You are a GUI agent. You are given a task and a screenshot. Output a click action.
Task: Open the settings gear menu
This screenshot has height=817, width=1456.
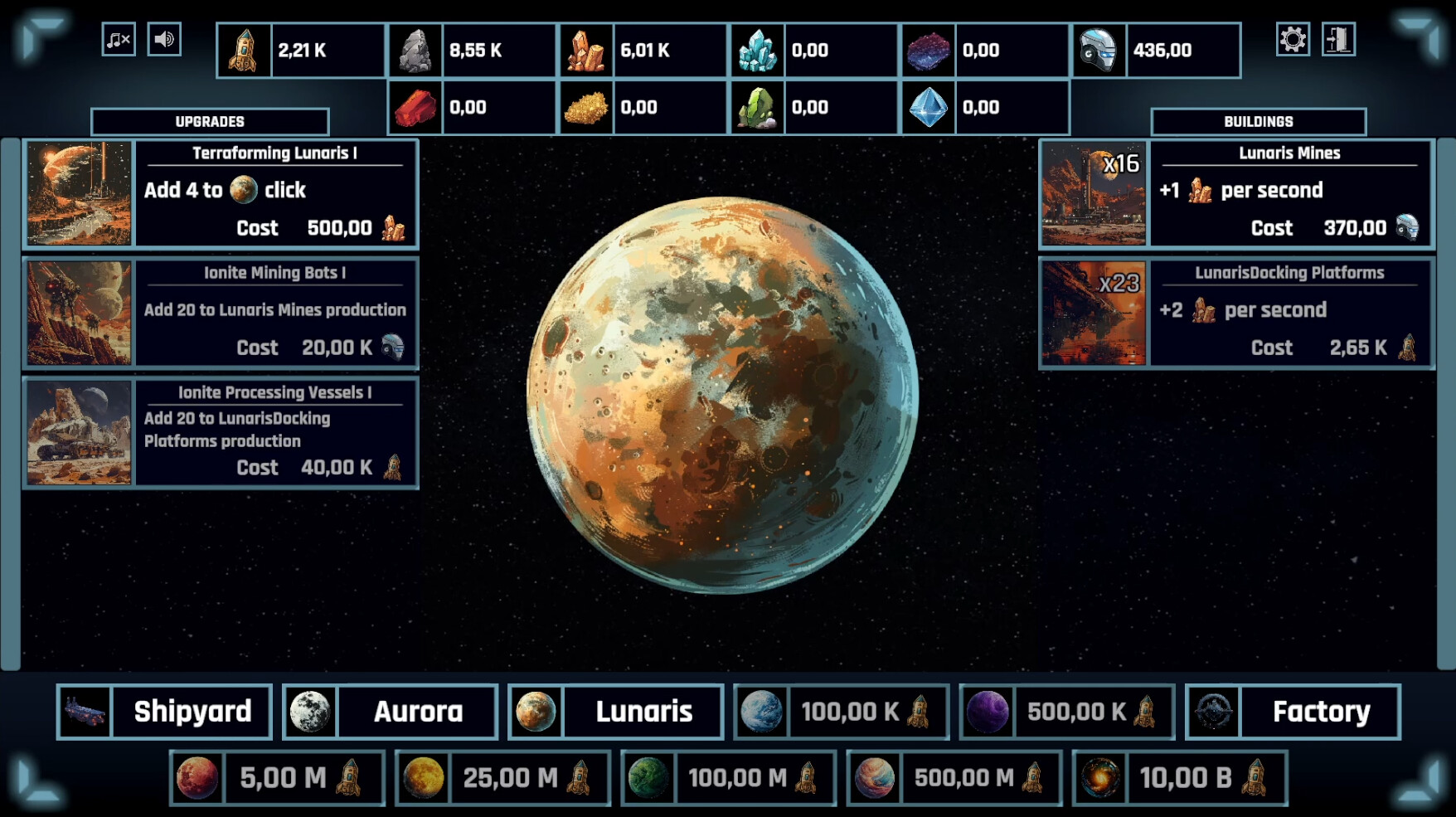(1294, 37)
